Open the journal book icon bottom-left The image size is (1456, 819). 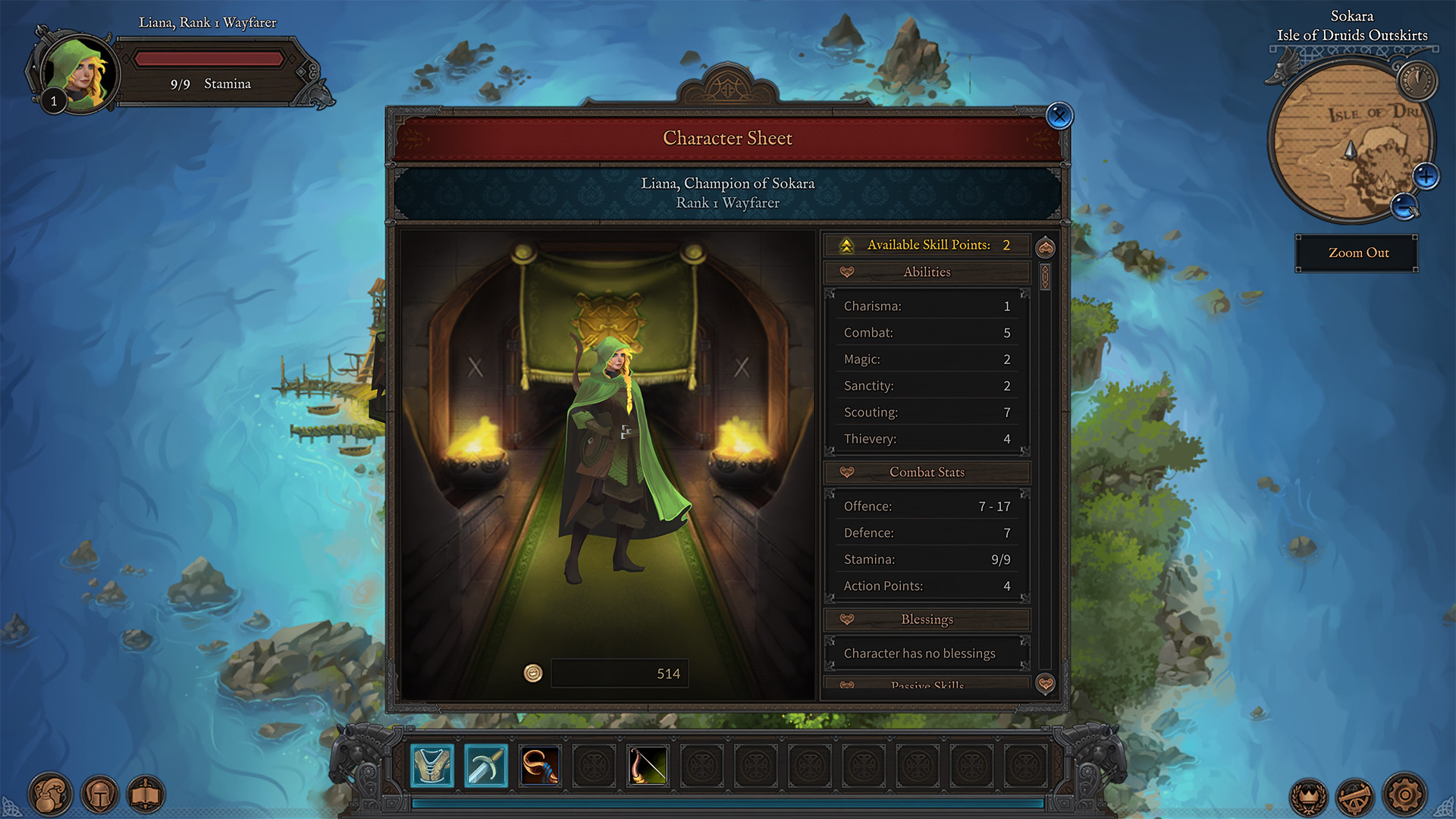148,793
